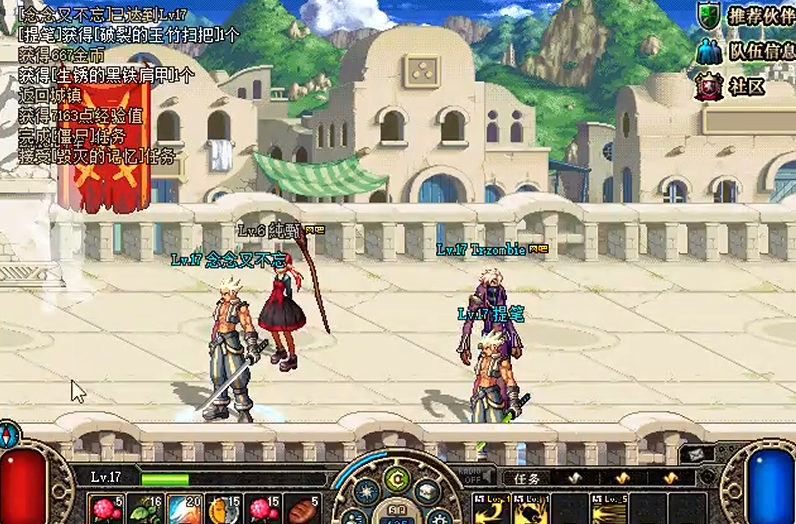
Task: Click the compass icon above the red orb
Action: tap(9, 435)
